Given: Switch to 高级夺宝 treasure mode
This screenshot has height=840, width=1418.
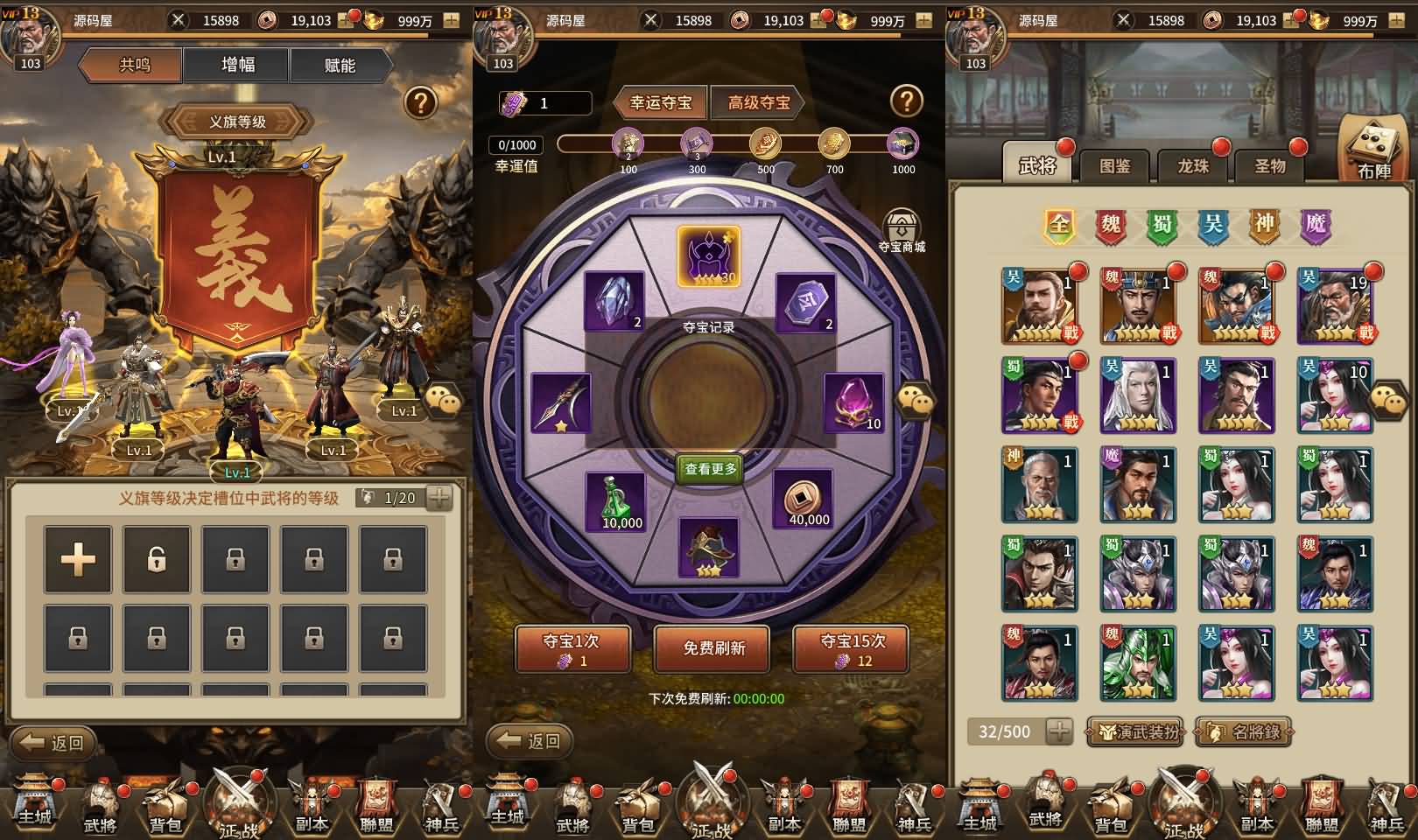Looking at the screenshot, I should coord(758,102).
